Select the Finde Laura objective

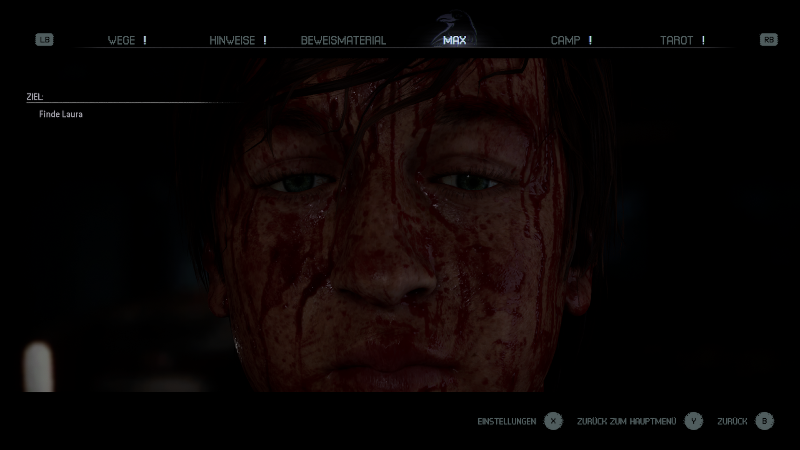click(x=61, y=115)
